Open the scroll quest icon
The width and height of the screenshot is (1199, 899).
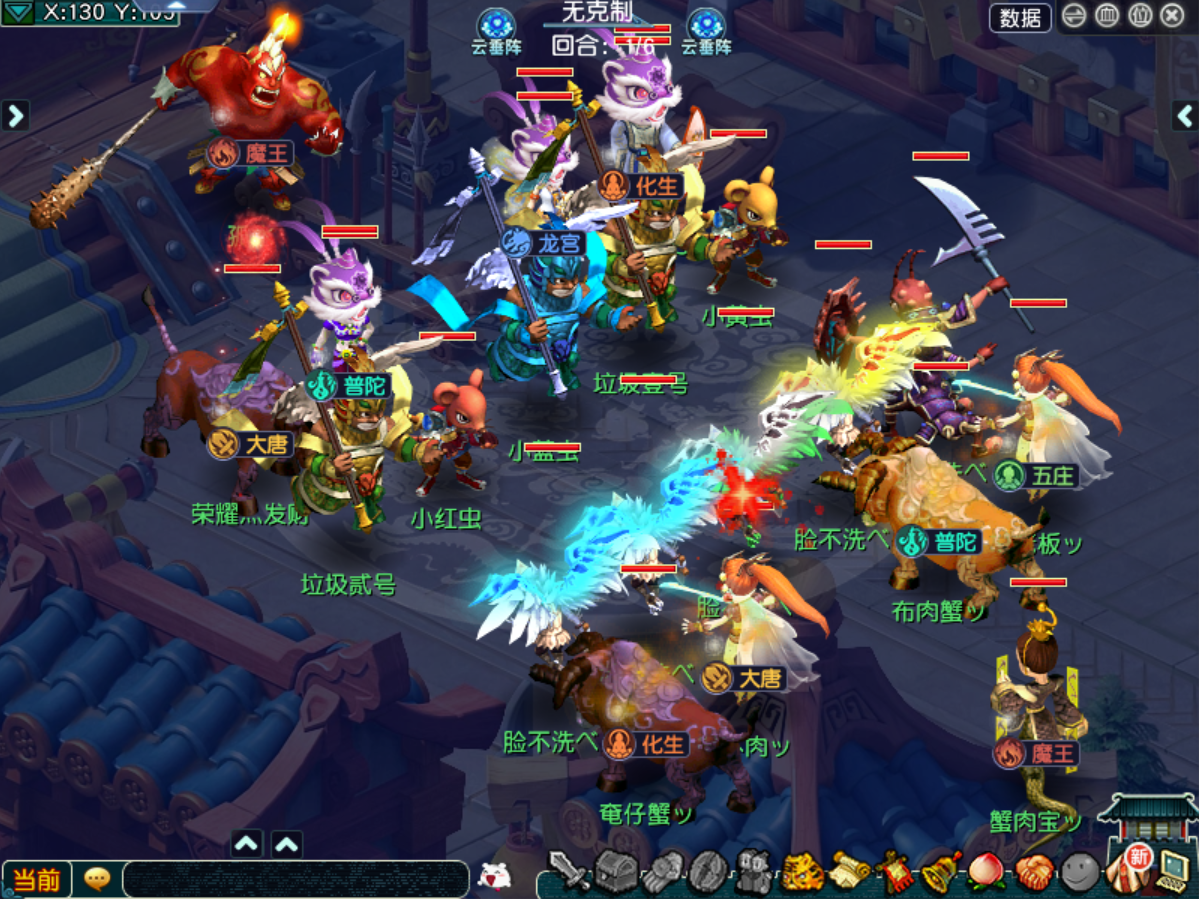[x=849, y=872]
